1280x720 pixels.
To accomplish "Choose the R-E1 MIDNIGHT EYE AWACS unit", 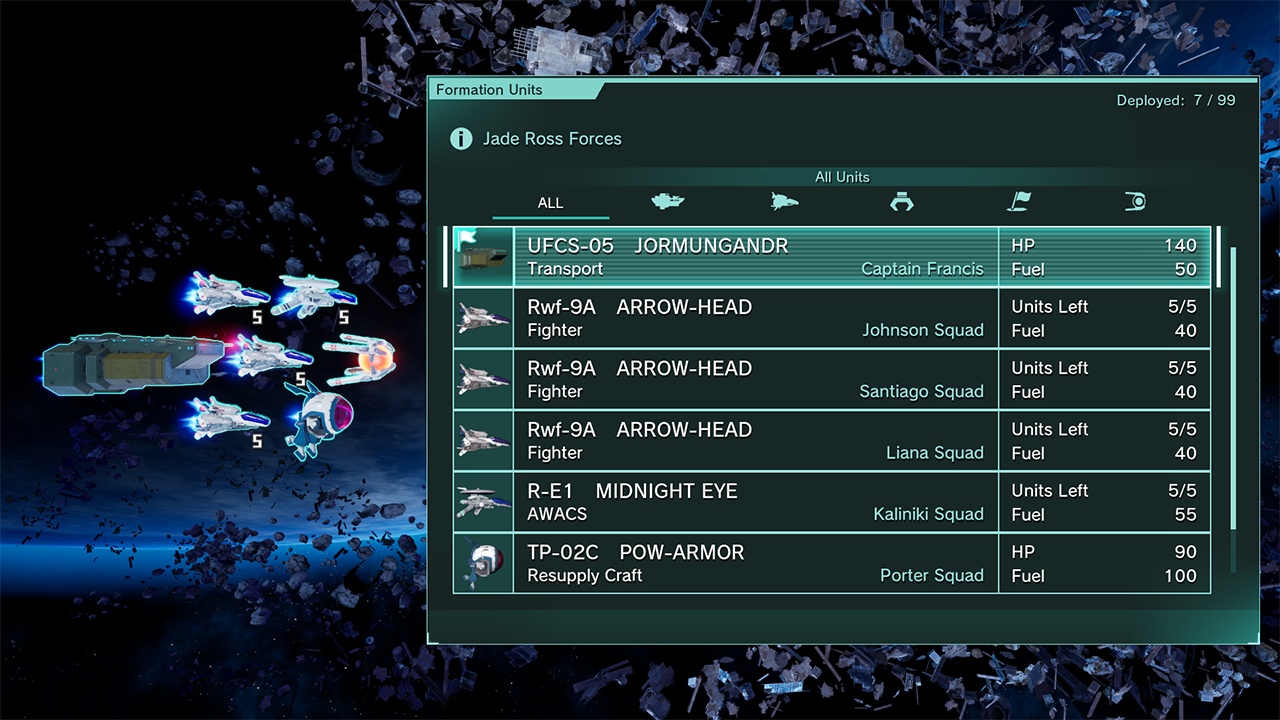I will point(830,502).
